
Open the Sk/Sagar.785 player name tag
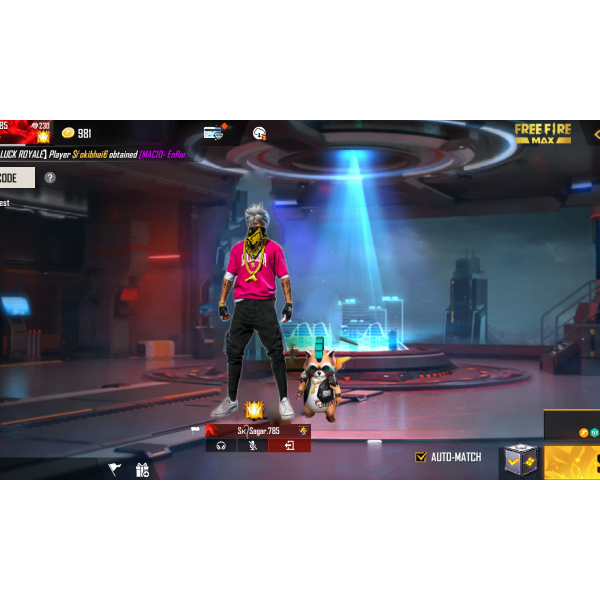coord(258,430)
